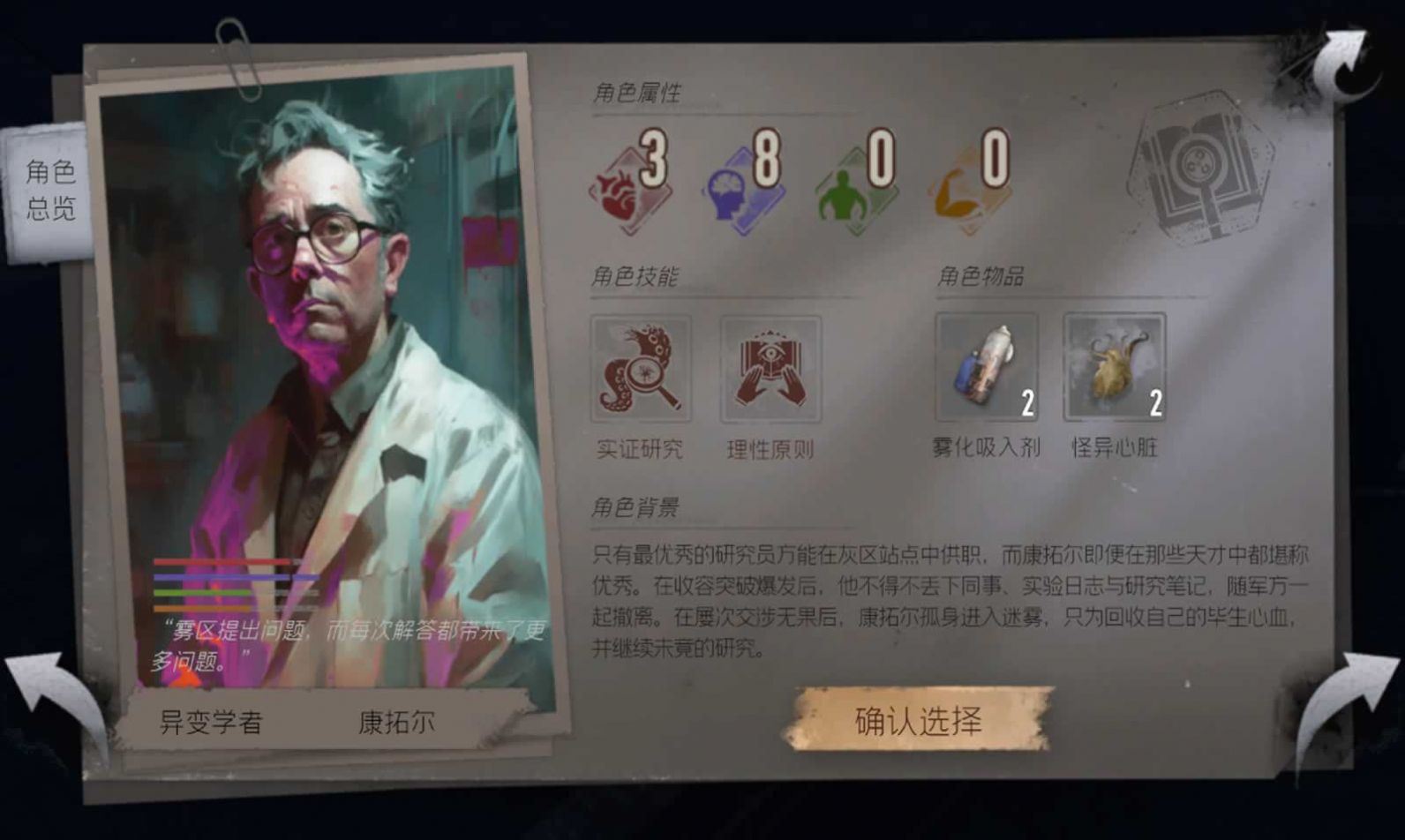Viewport: 1405px width, 840px height.
Task: Toggle the red arrow marker below the quote
Action: pyautogui.click(x=186, y=680)
